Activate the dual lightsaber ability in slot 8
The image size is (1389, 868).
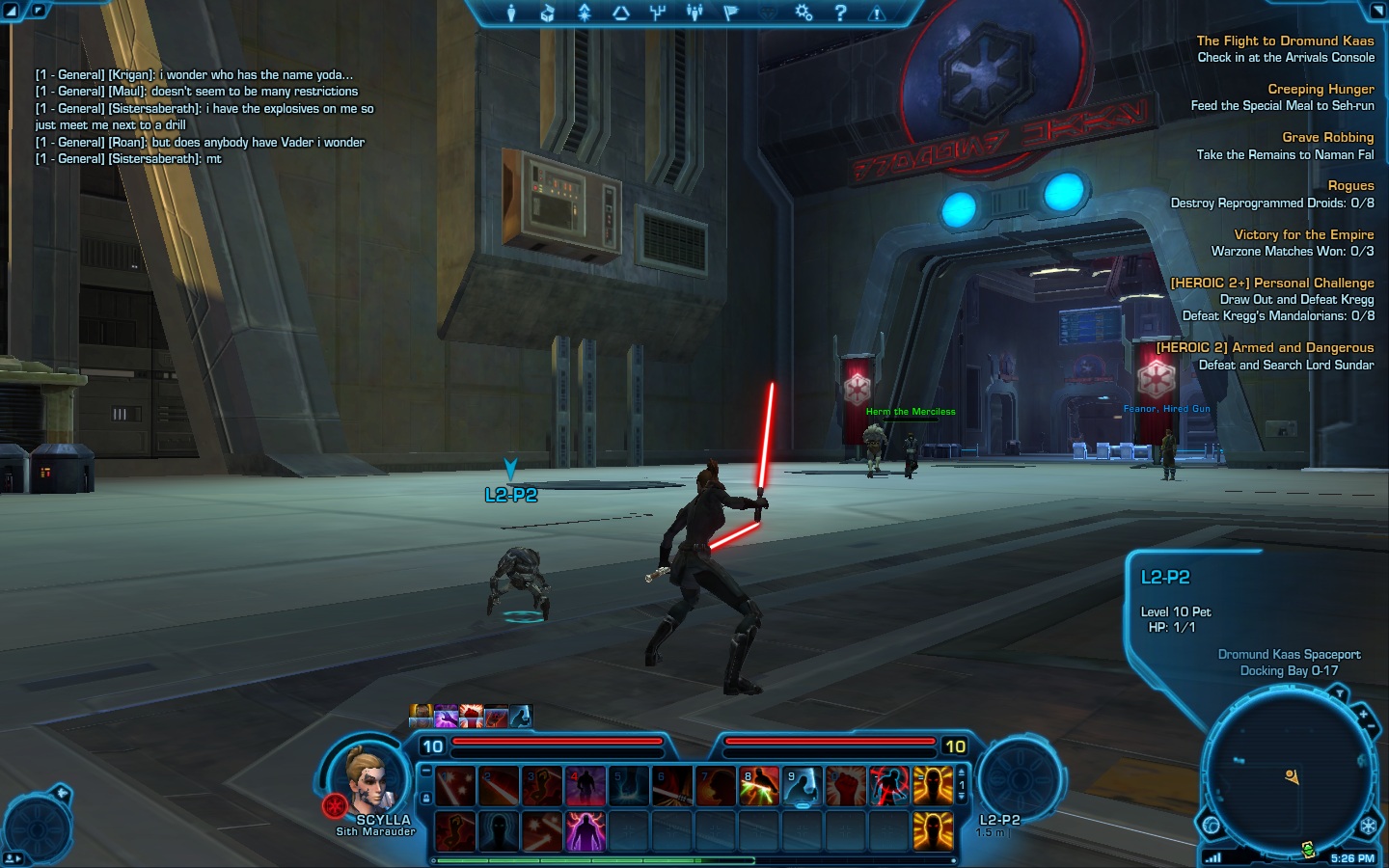tap(758, 786)
